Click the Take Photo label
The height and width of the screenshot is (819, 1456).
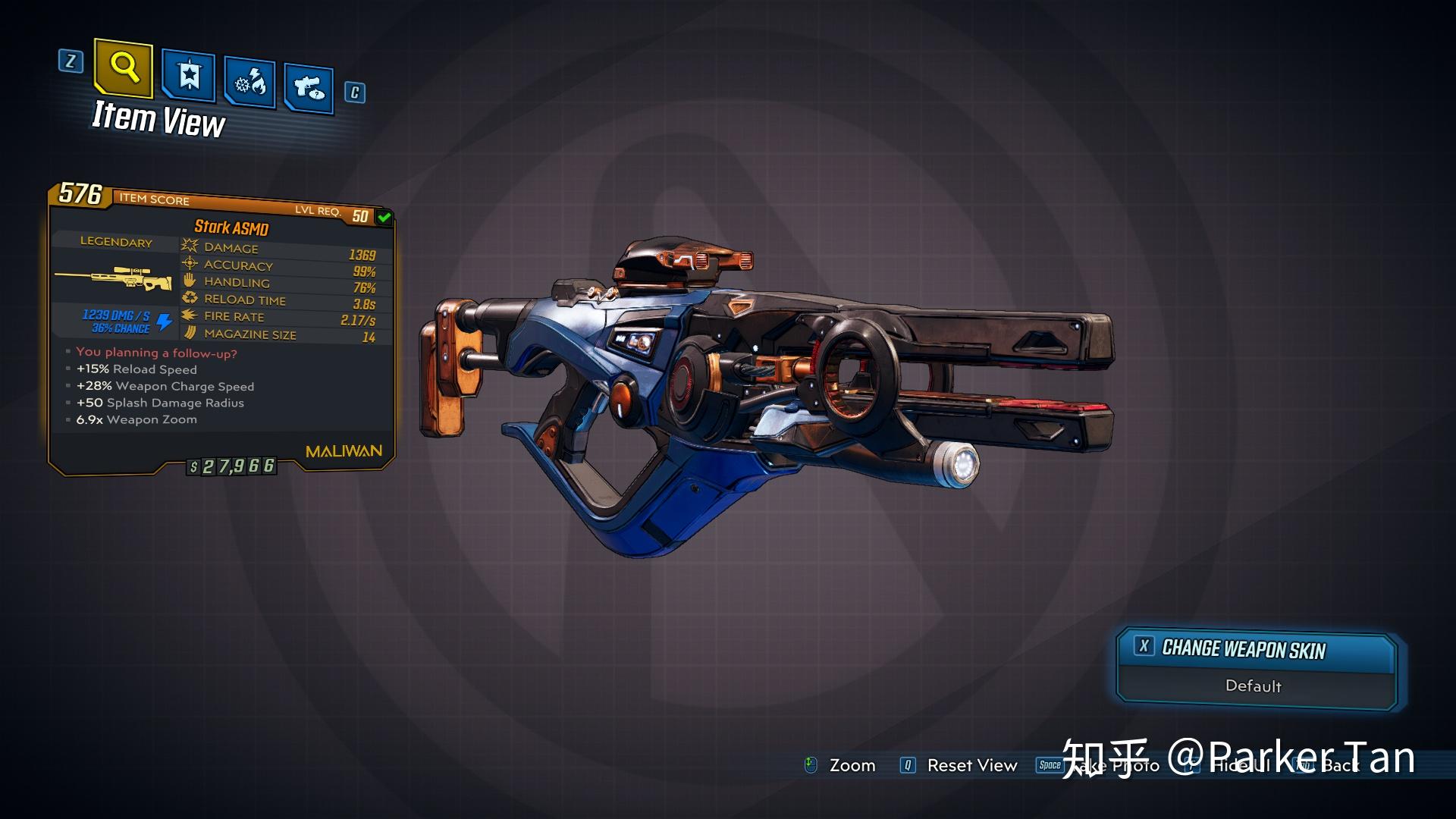click(1115, 766)
